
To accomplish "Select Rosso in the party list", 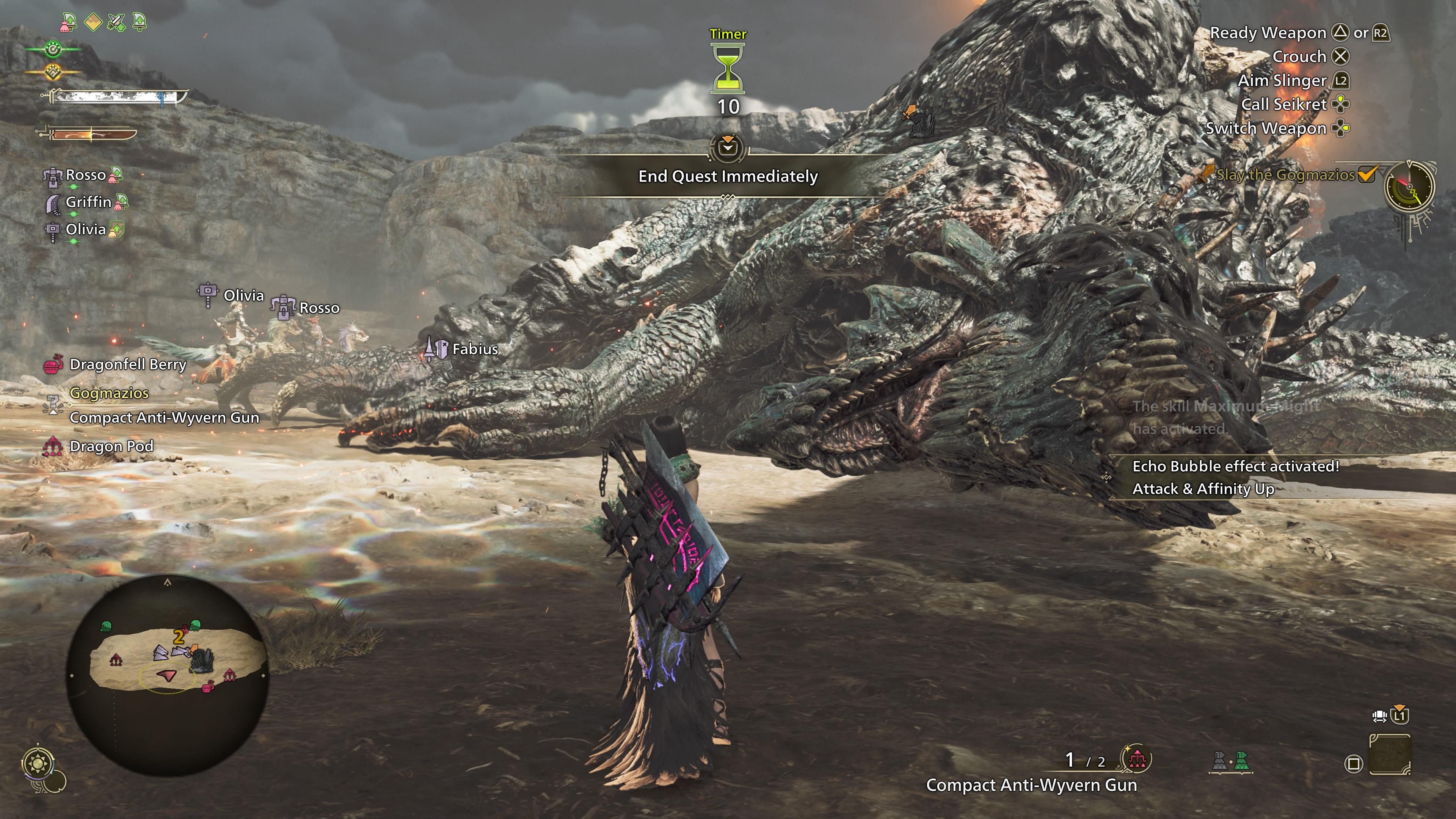I will 85,175.
